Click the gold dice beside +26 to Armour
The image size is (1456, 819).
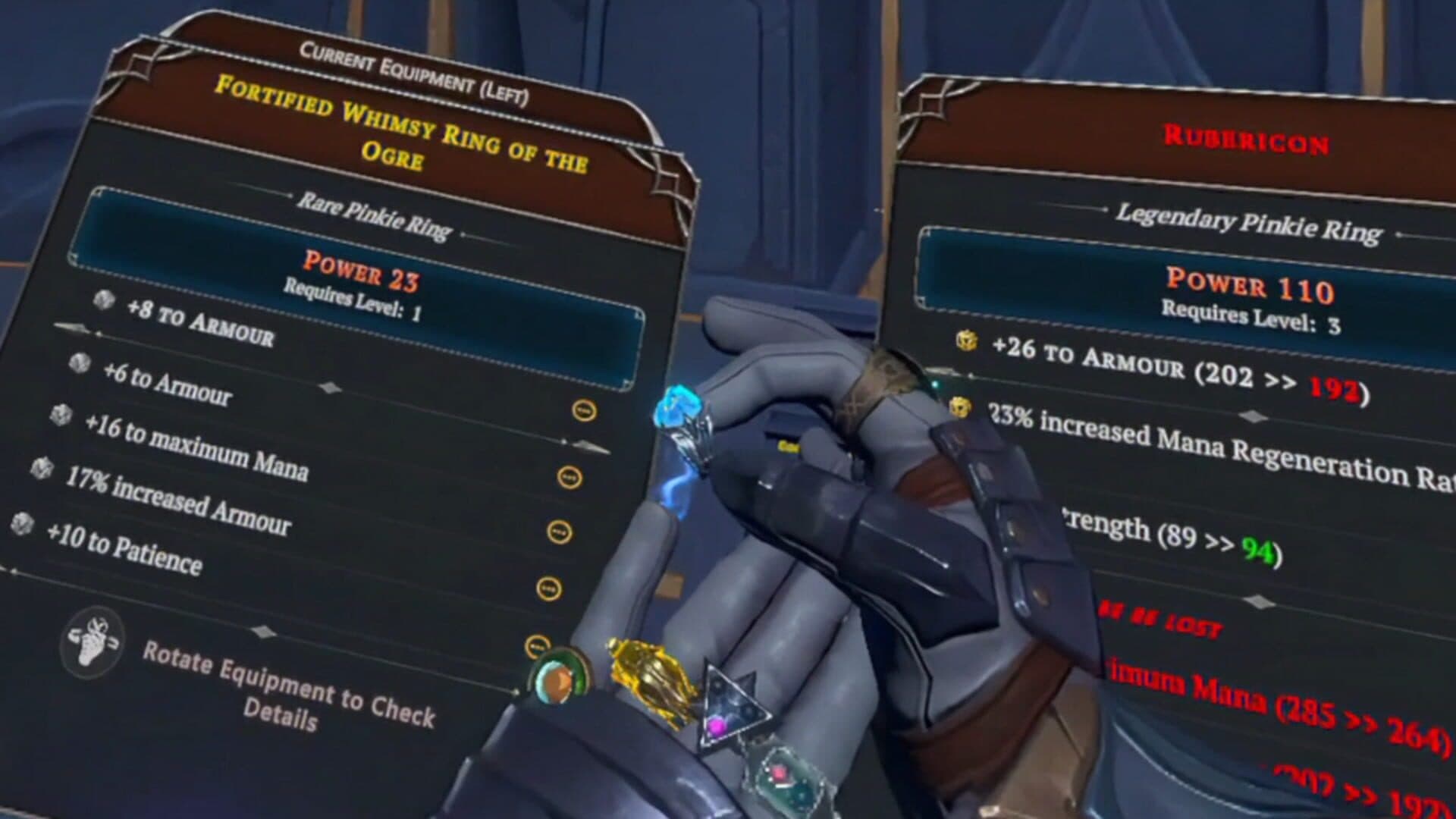click(966, 340)
